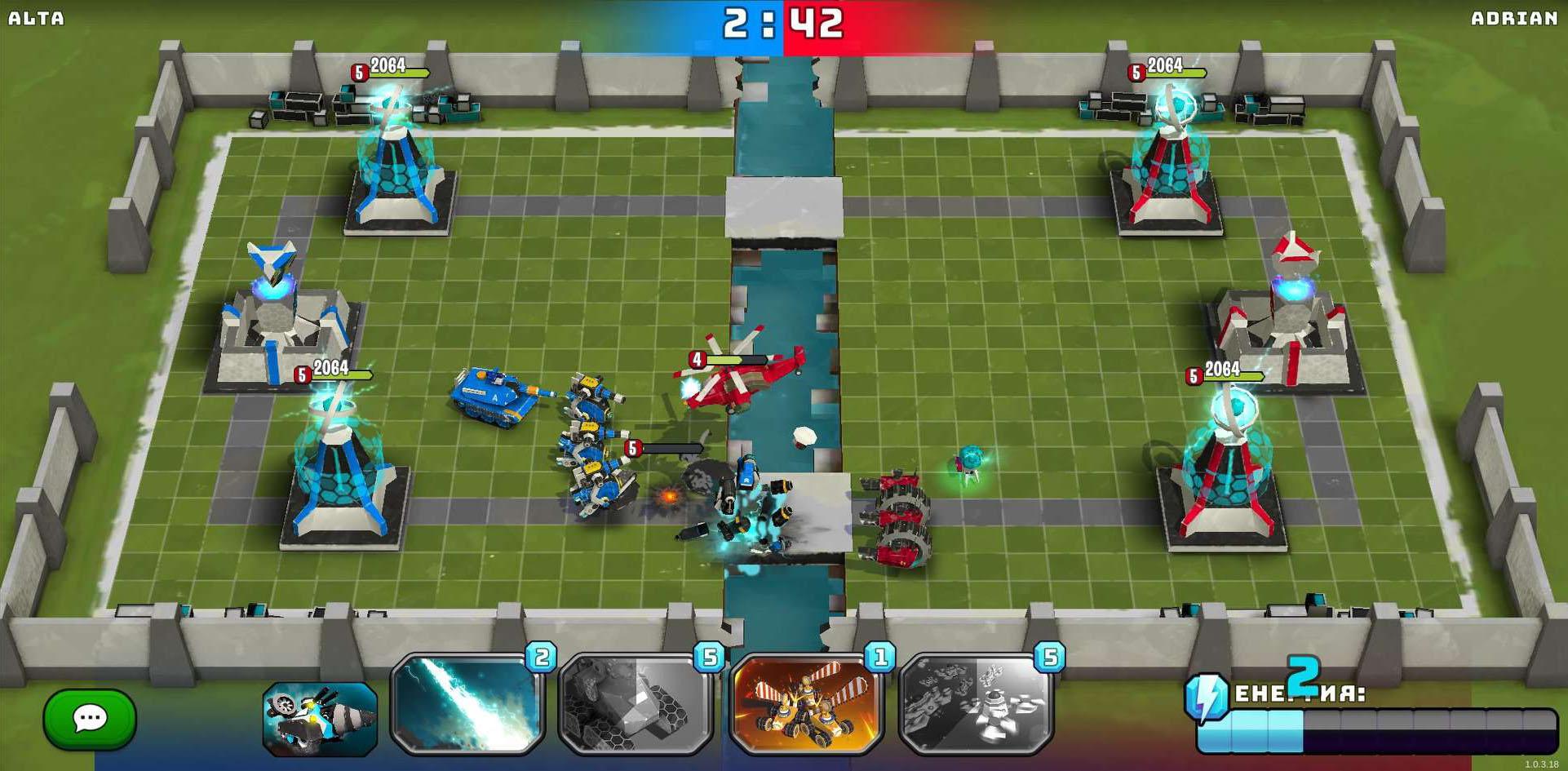This screenshot has height=771, width=1568.
Task: Click the next-card drill vehicle preview
Action: [x=320, y=719]
